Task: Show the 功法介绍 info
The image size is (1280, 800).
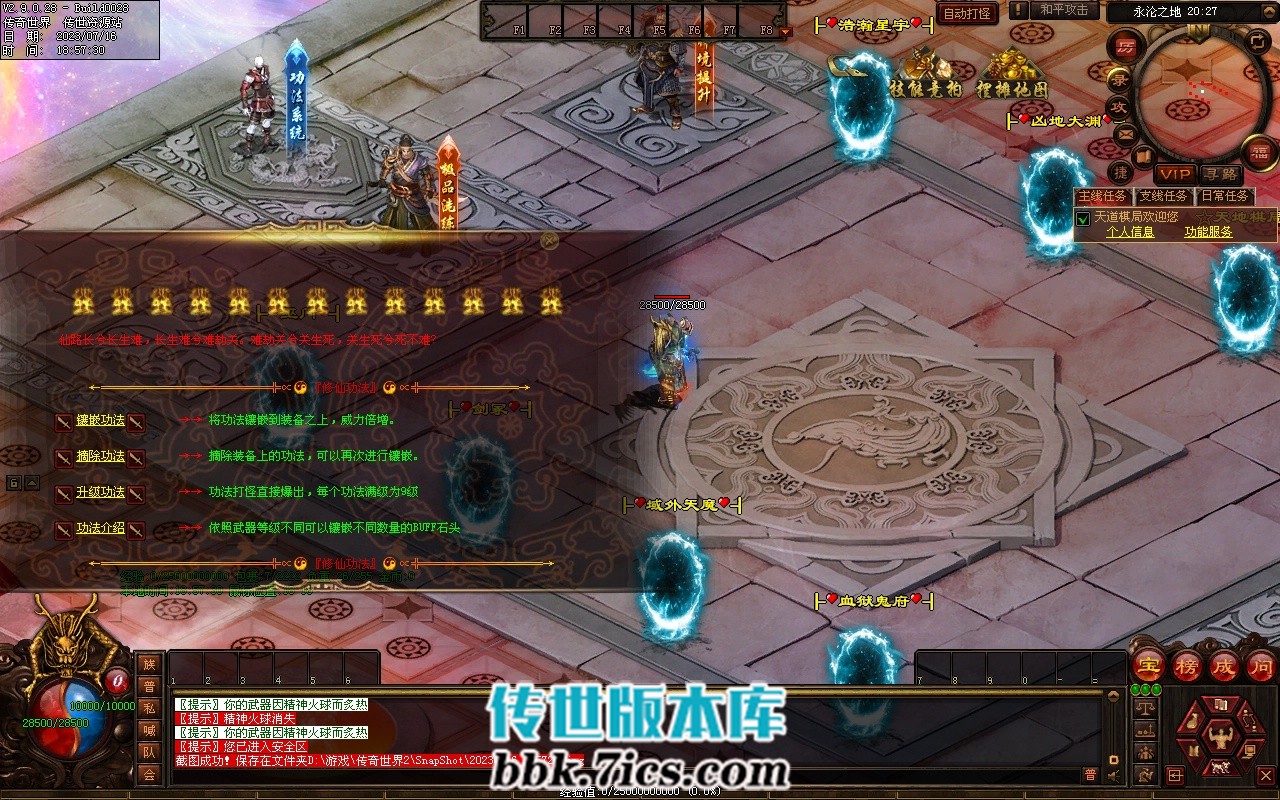Action: pyautogui.click(x=100, y=528)
